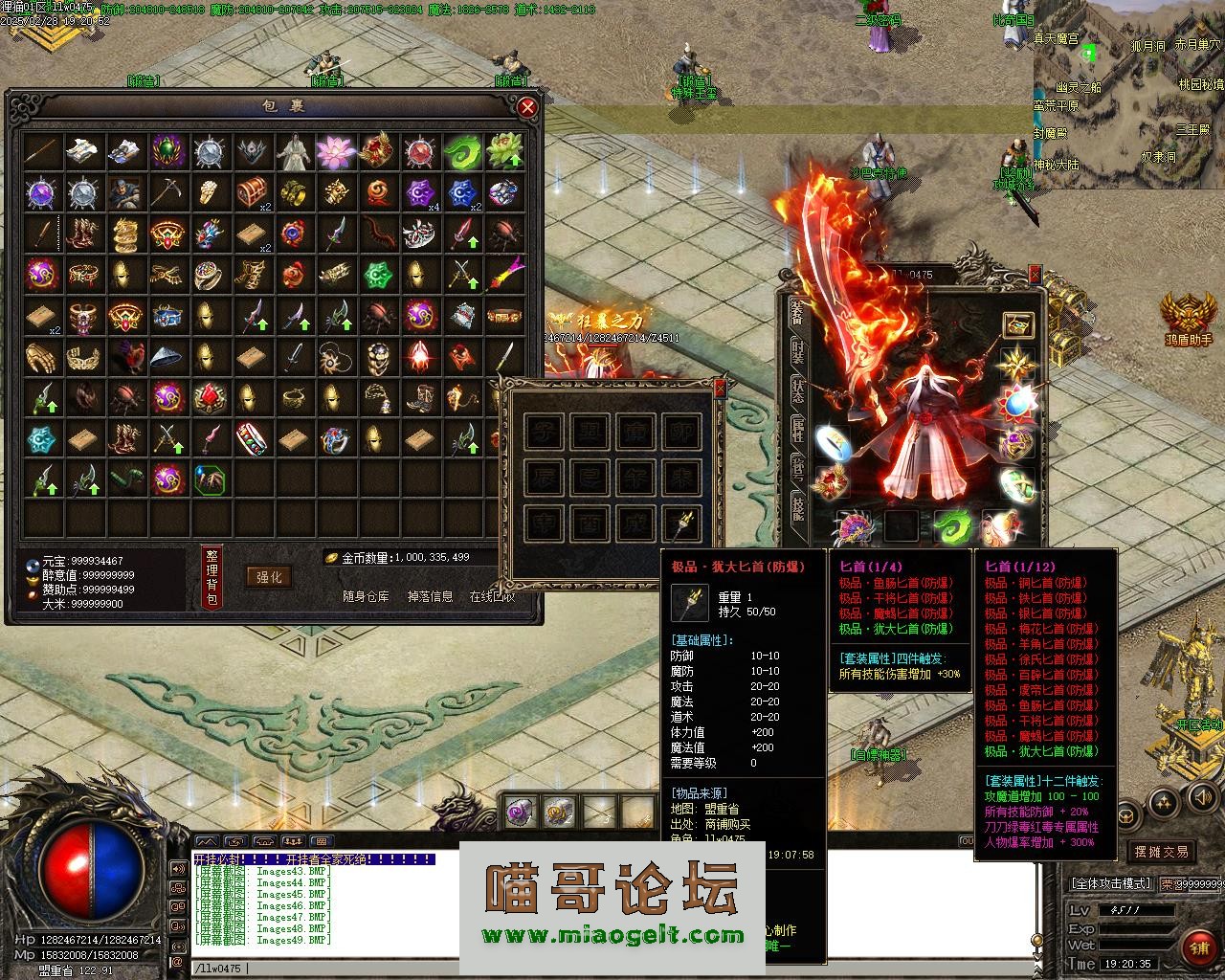Click the 强化 enhance button
This screenshot has height=980, width=1225.
269,576
